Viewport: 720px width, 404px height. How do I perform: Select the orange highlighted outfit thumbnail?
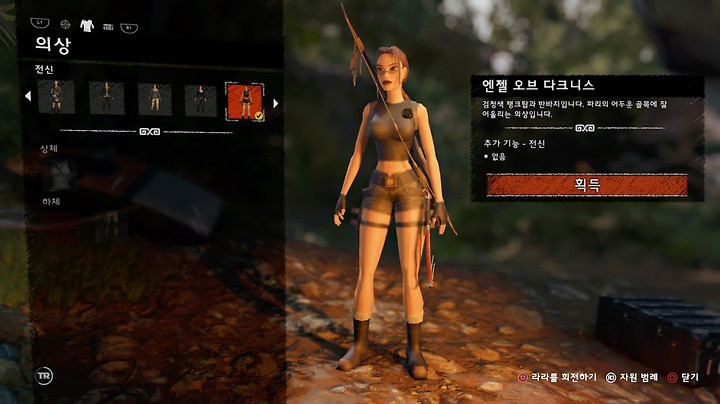click(245, 100)
